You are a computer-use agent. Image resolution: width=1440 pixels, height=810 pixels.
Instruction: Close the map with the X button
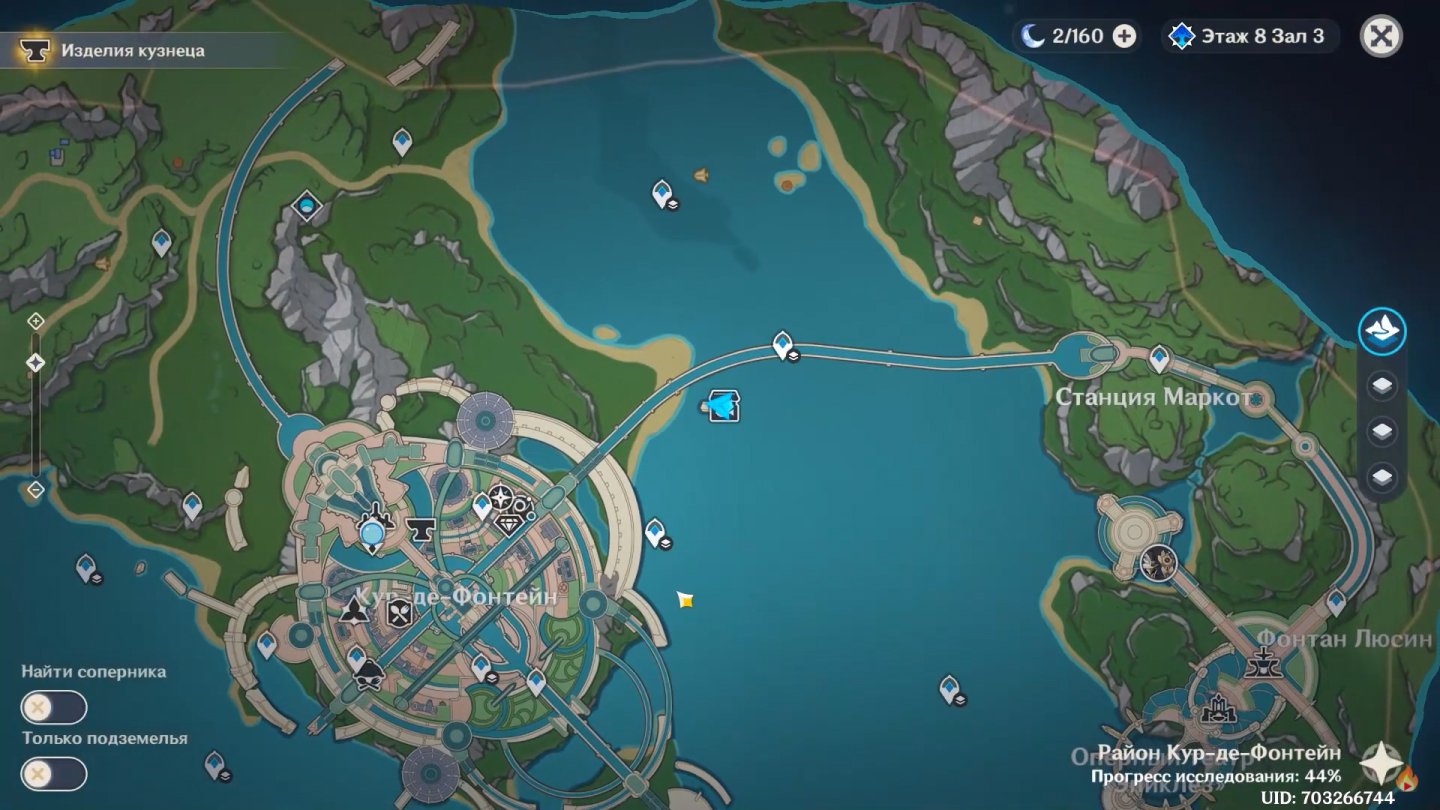(x=1381, y=37)
